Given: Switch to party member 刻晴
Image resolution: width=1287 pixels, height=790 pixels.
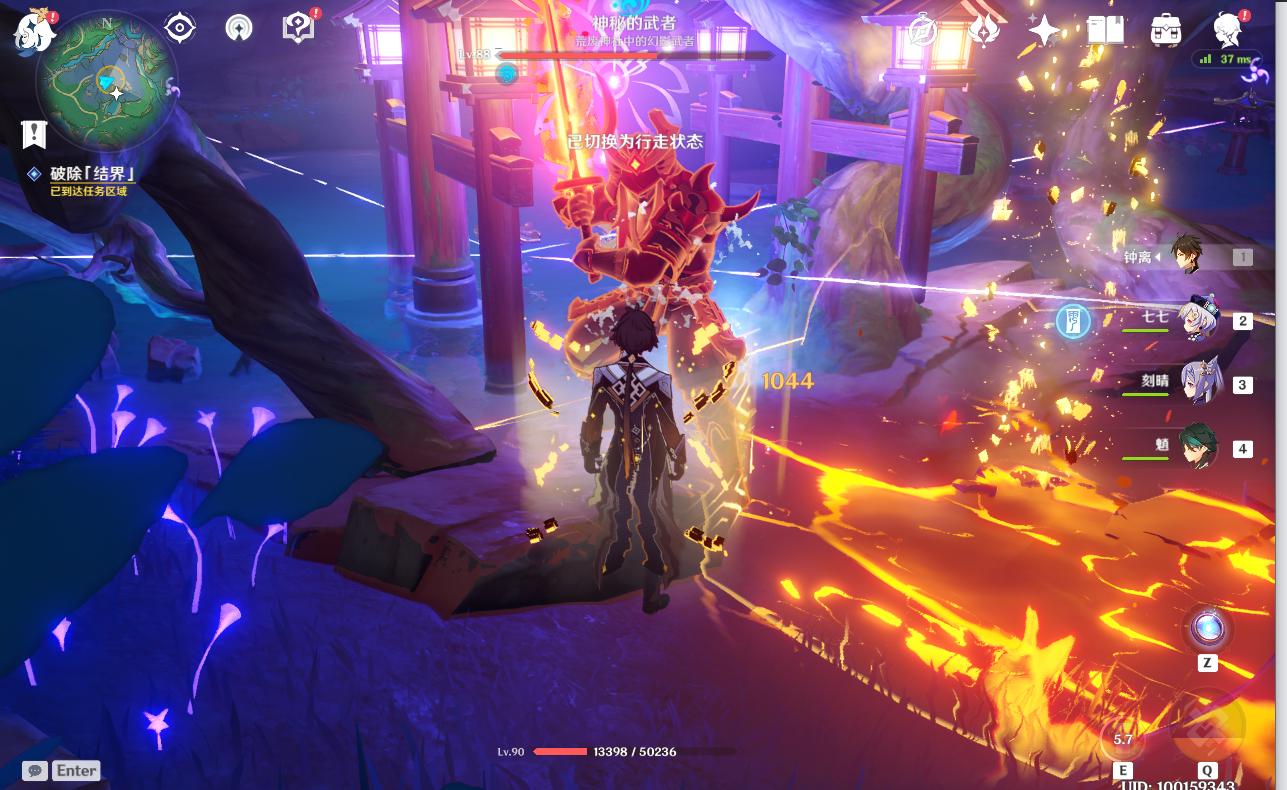Looking at the screenshot, I should [1197, 383].
